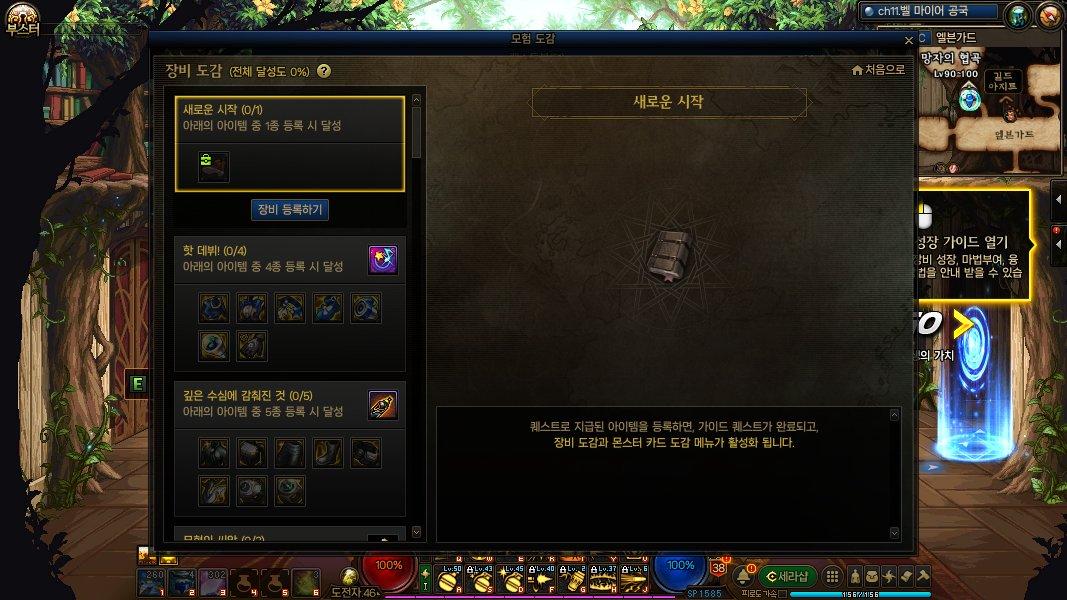Select the 핫 데뷔! codex entry
The image size is (1067, 600).
[x=270, y=260]
